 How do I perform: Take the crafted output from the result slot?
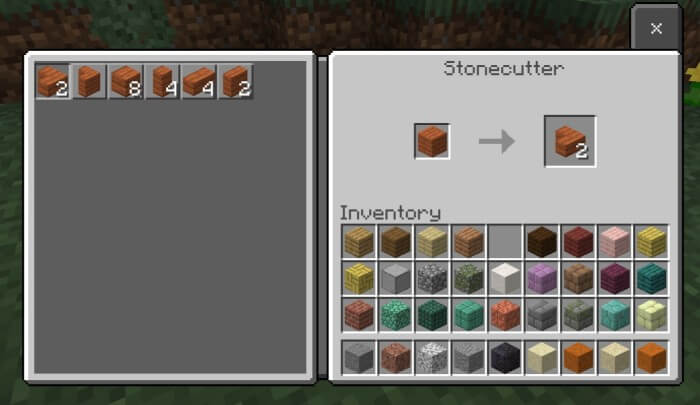pyautogui.click(x=570, y=141)
